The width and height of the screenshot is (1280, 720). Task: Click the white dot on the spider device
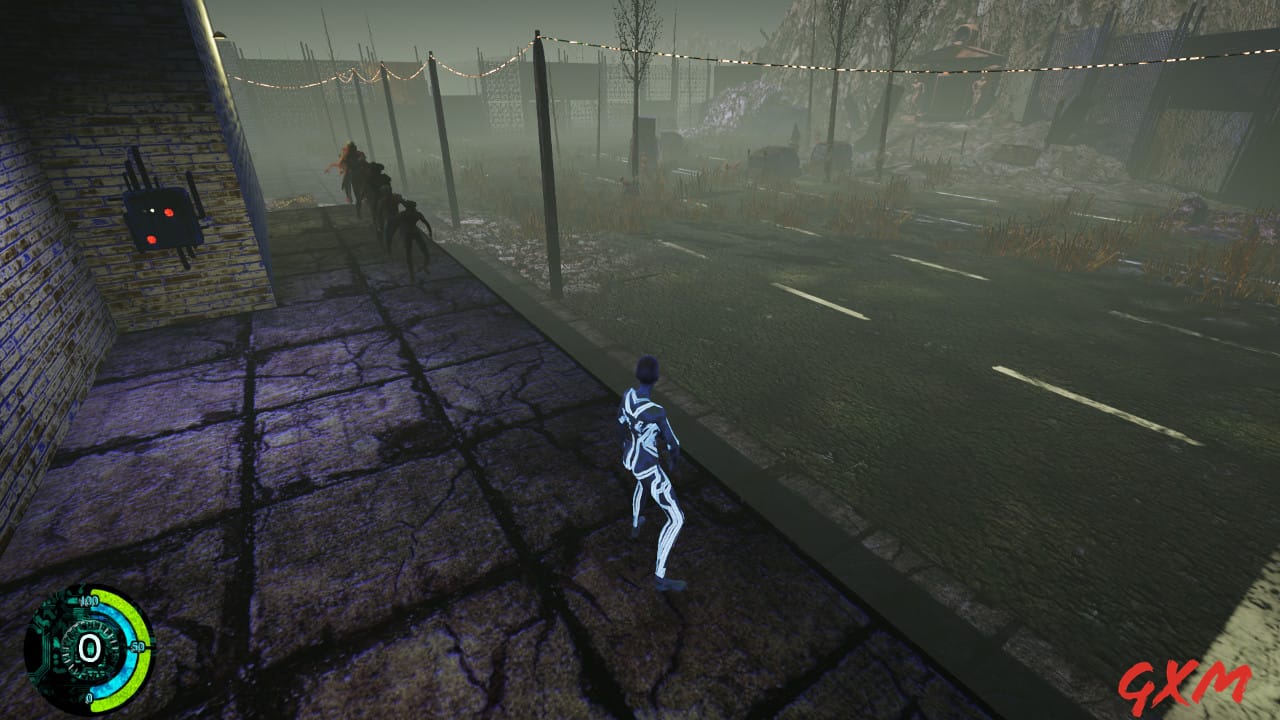tap(152, 210)
